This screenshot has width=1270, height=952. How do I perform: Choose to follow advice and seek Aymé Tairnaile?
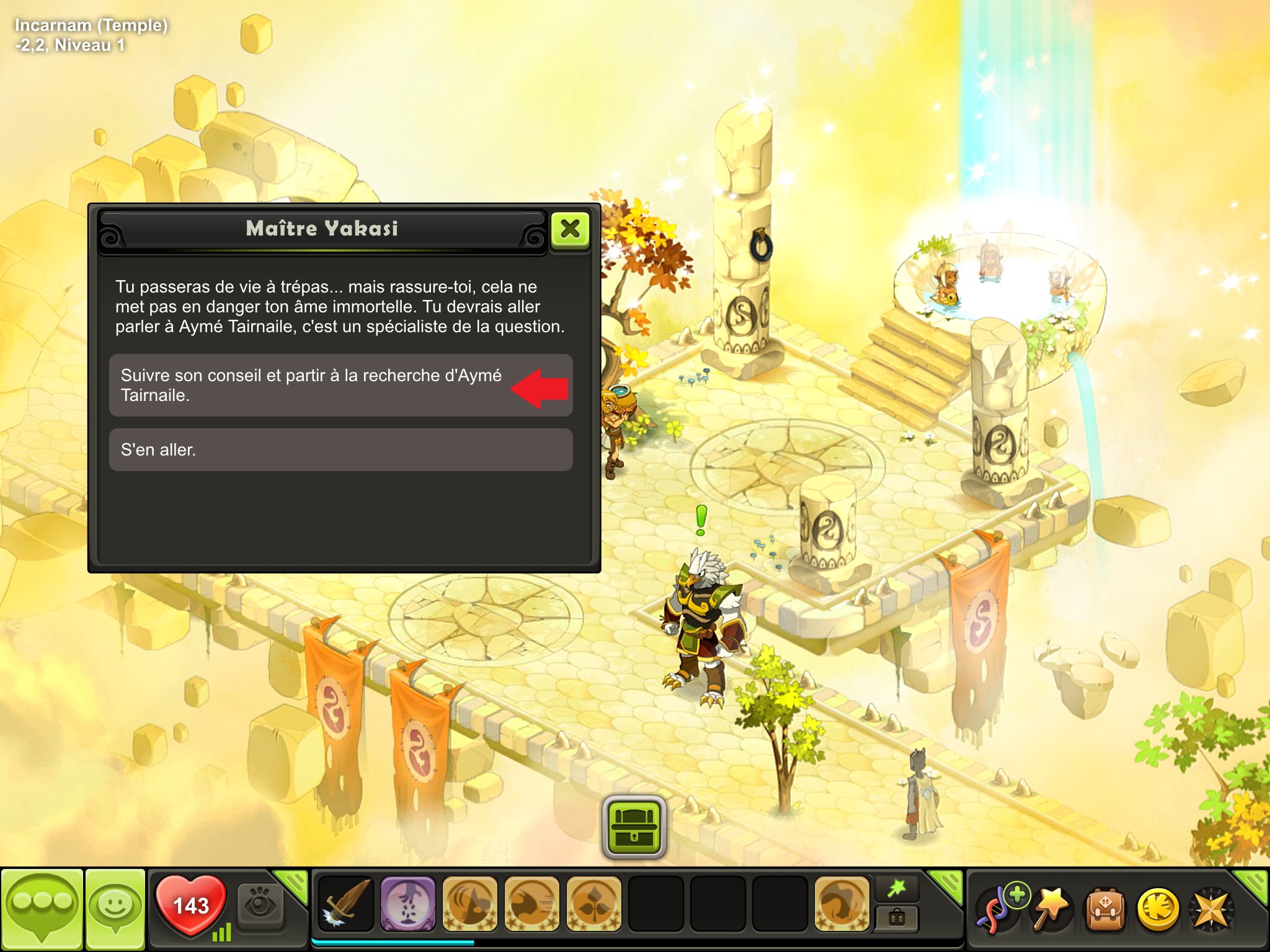[340, 385]
